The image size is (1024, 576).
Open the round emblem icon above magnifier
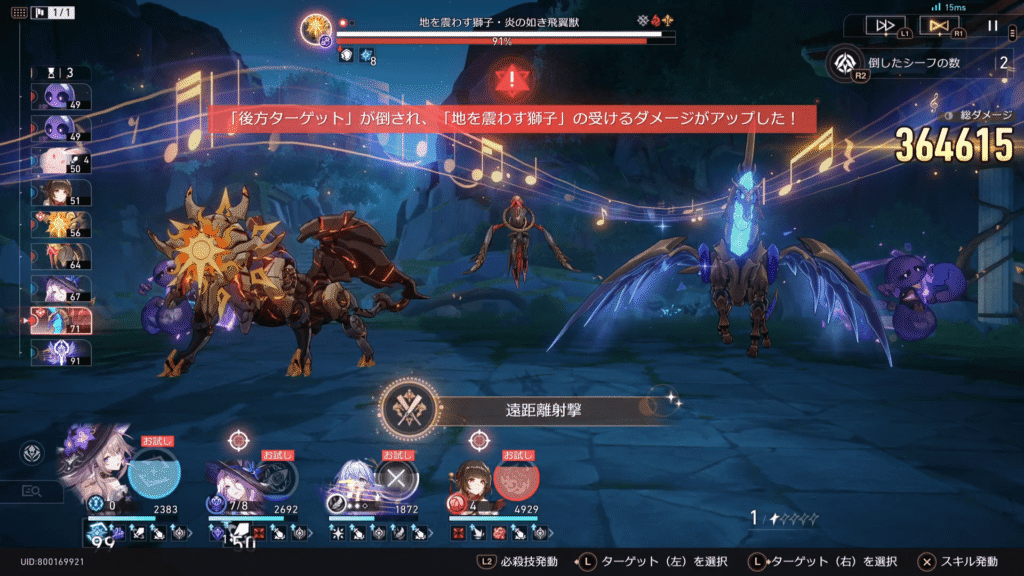[x=33, y=454]
